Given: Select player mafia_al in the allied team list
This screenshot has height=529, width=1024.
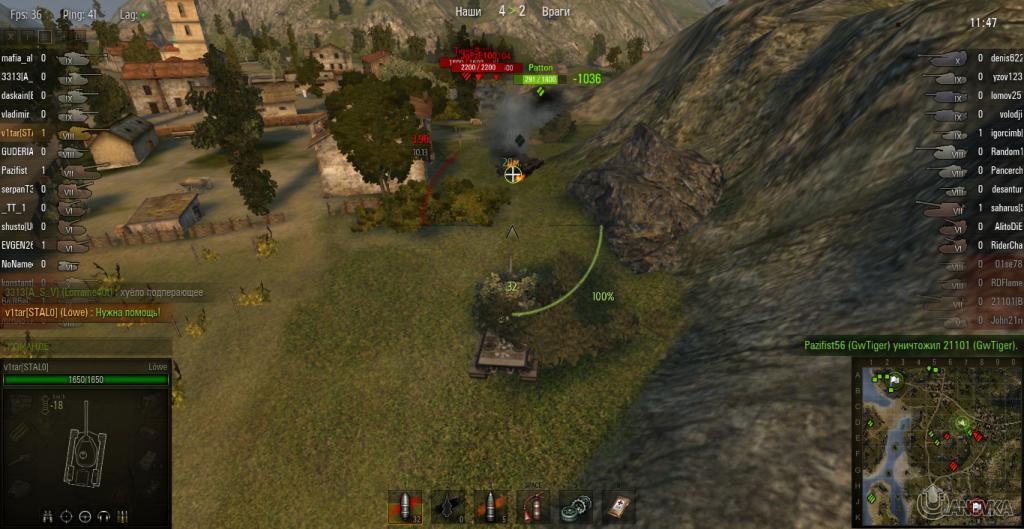Looking at the screenshot, I should 17,58.
